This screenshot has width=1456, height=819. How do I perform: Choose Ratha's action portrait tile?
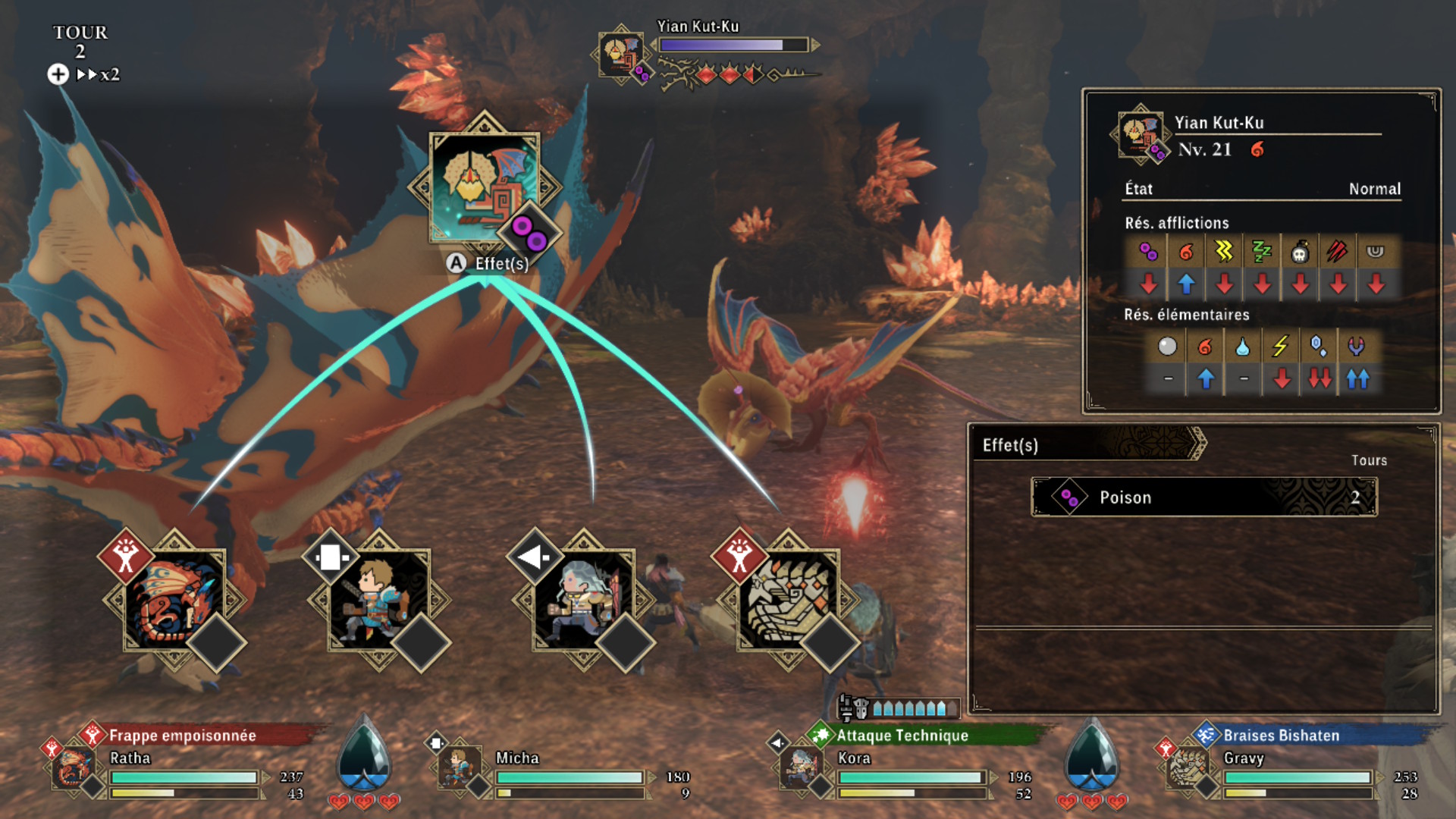(174, 599)
